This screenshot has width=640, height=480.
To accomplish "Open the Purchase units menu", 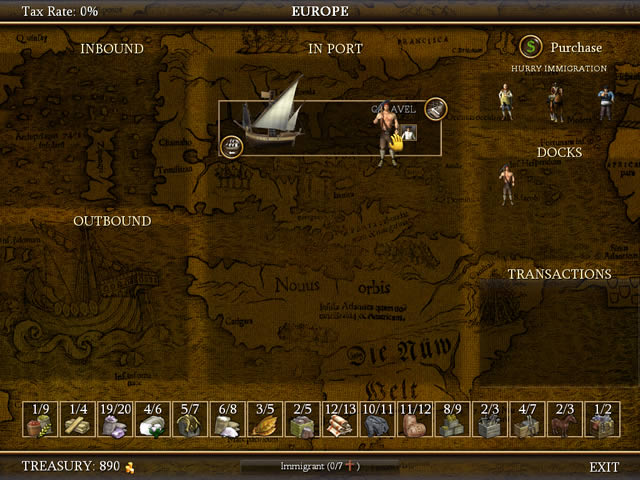I will pyautogui.click(x=561, y=47).
